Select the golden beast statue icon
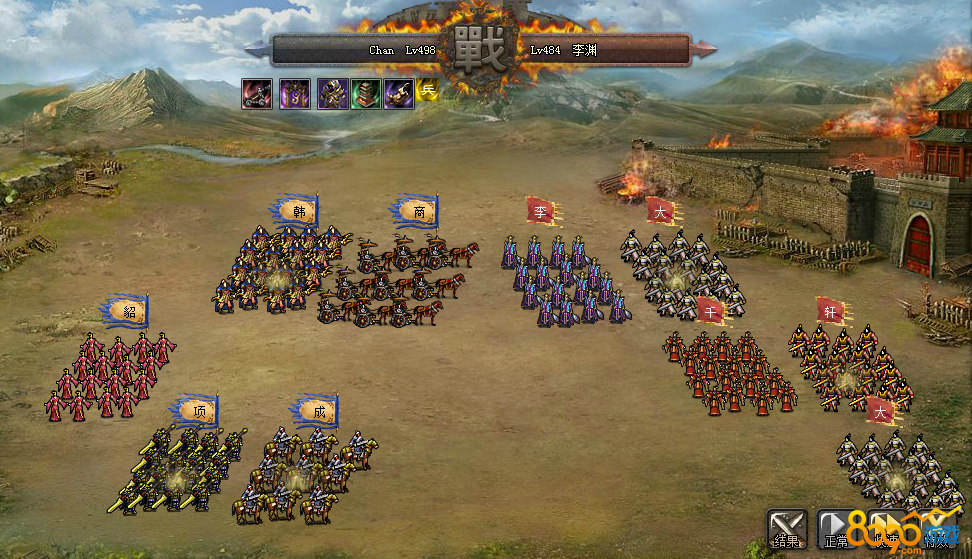Viewport: 972px width, 559px height. [x=398, y=94]
